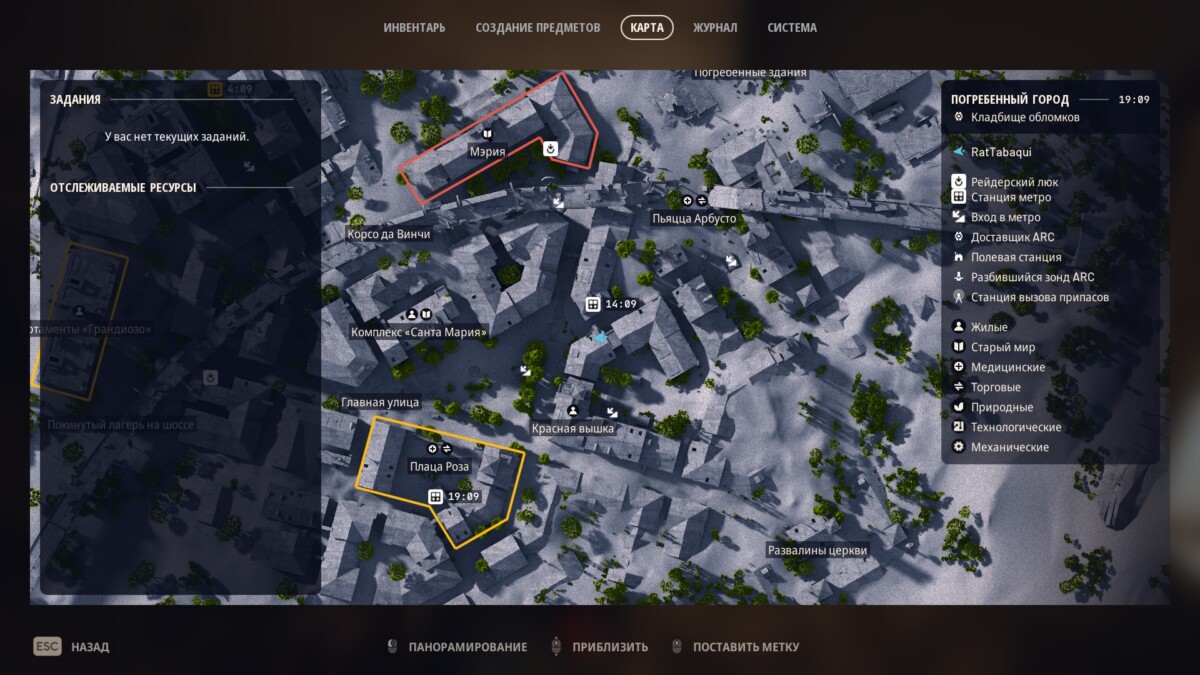Click the Плаца Роза location label

(x=439, y=466)
